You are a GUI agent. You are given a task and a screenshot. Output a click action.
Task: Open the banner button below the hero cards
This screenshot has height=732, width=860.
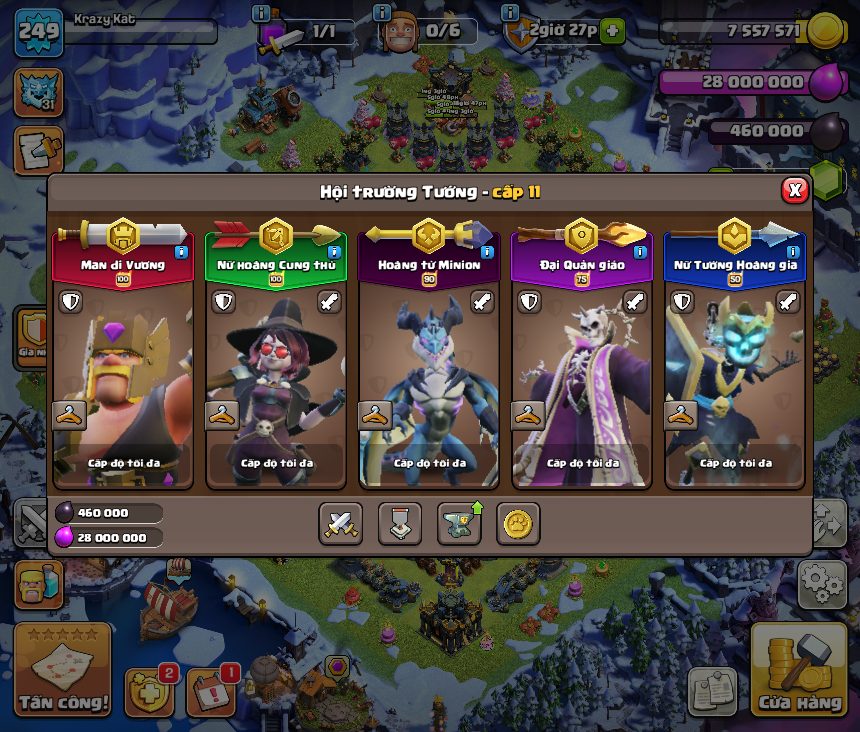click(399, 523)
